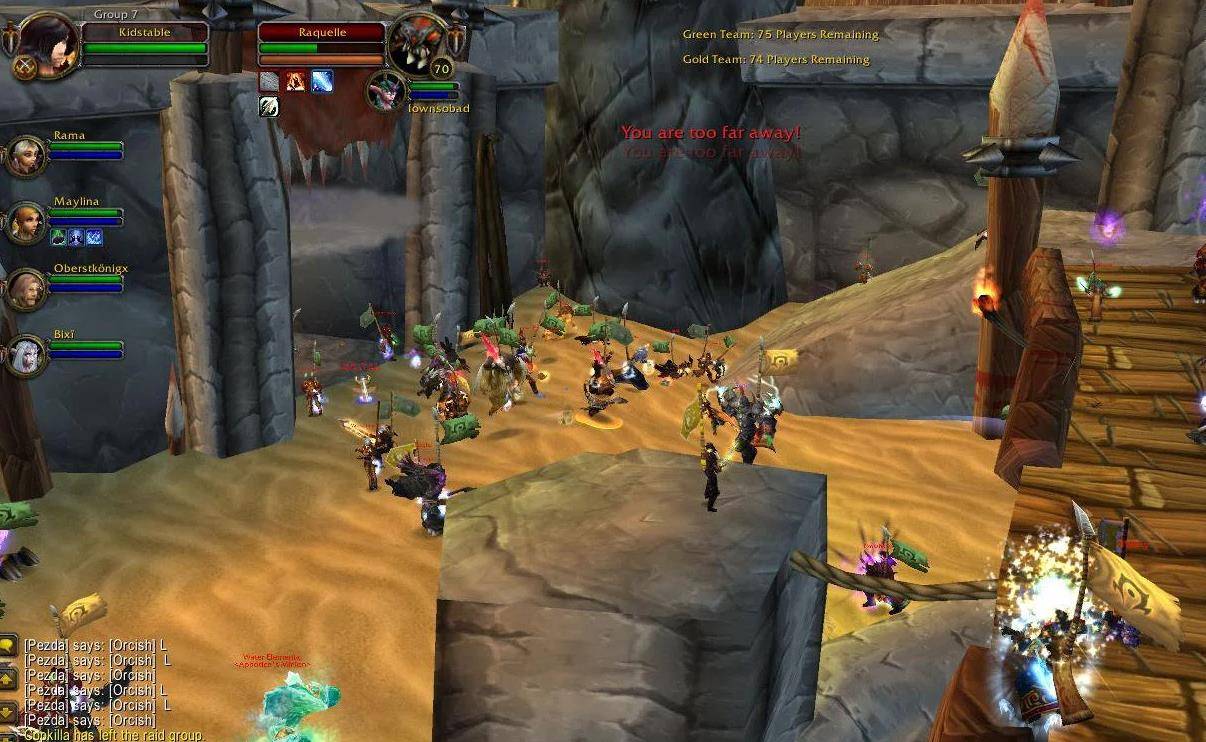The width and height of the screenshot is (1206, 742).
Task: Inspect the fire debuff icon on Raquelle
Action: [295, 82]
